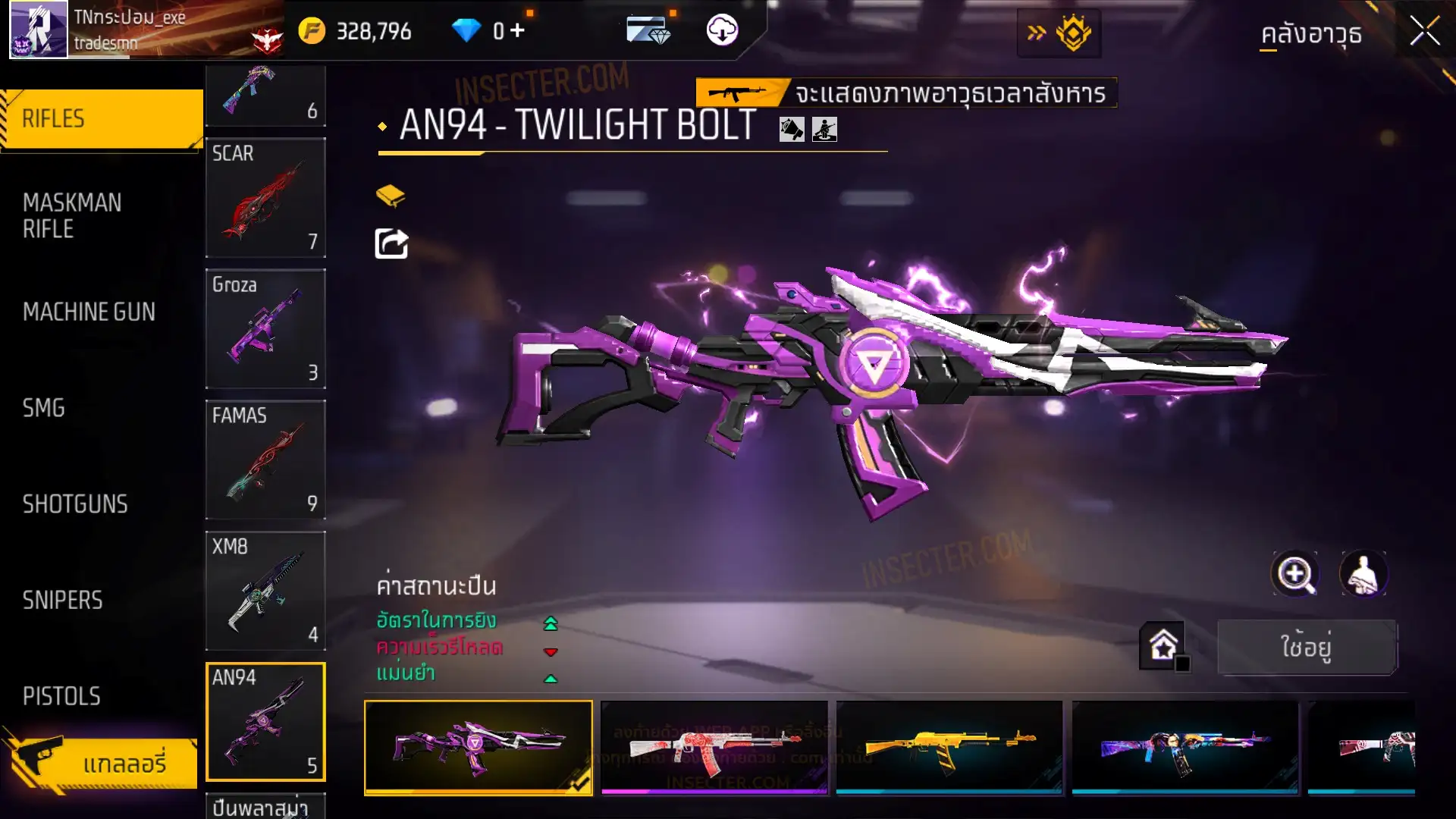Click the magnifier zoom button

click(1295, 574)
